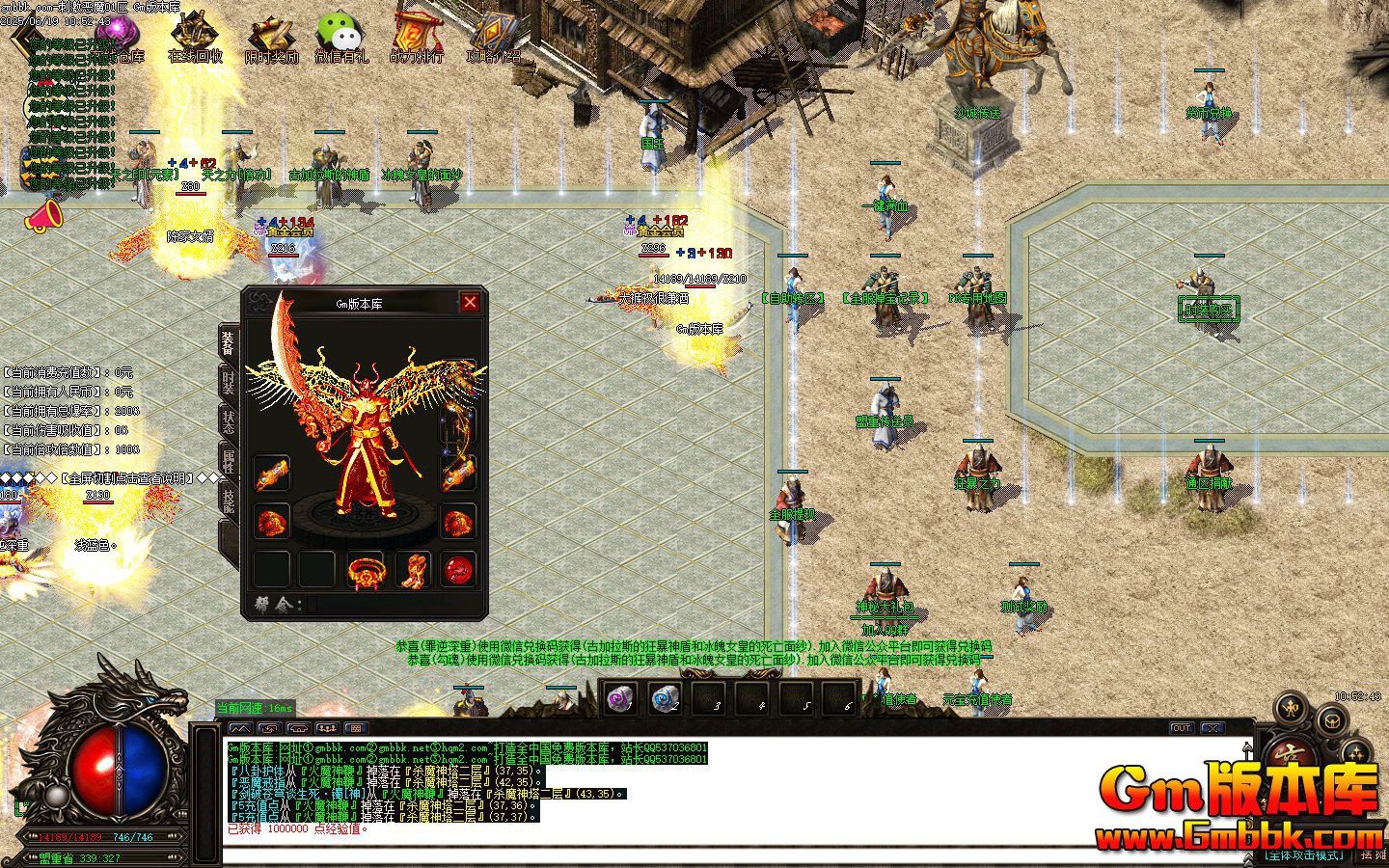Toggle the 全体攻击模式 attack mode at bottom right
1389x868 pixels.
pos(1304,854)
